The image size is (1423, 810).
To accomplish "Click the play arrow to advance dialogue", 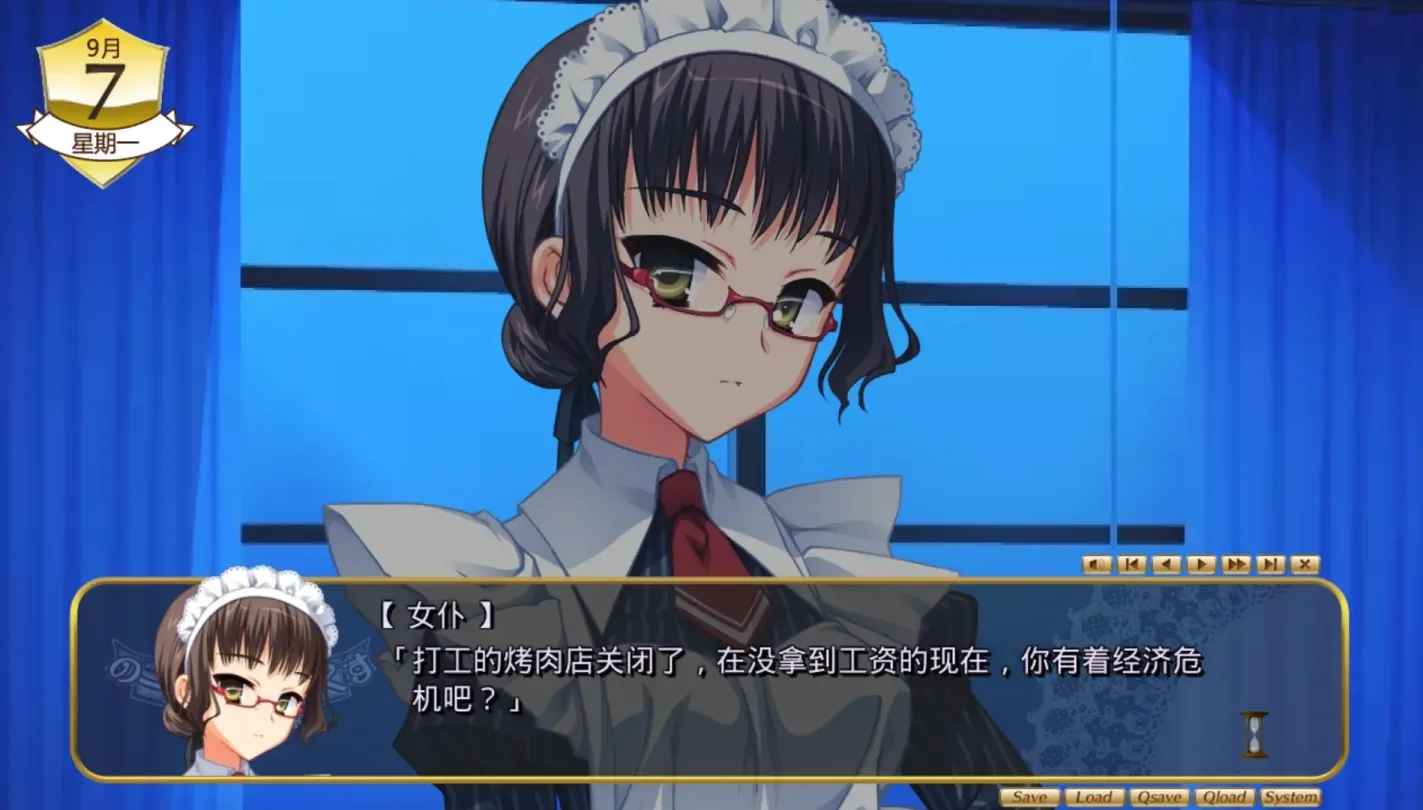I will 1201,564.
